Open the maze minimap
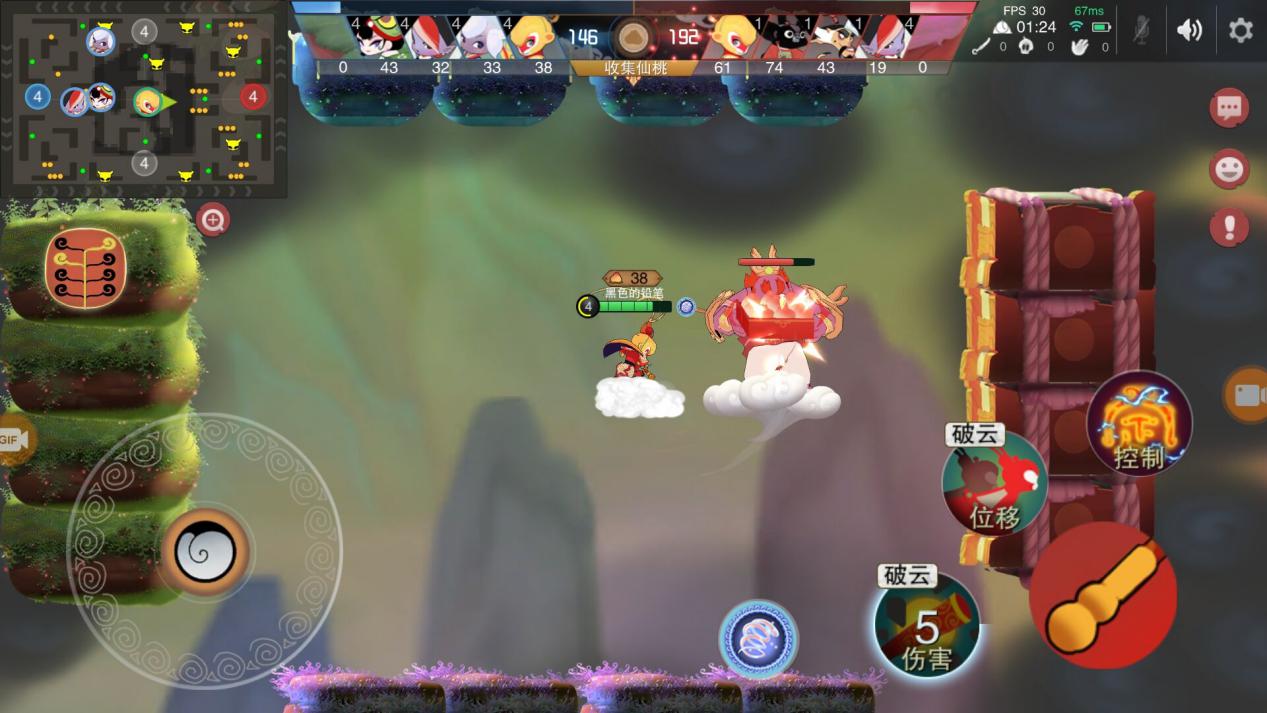This screenshot has width=1267, height=713. click(x=144, y=98)
